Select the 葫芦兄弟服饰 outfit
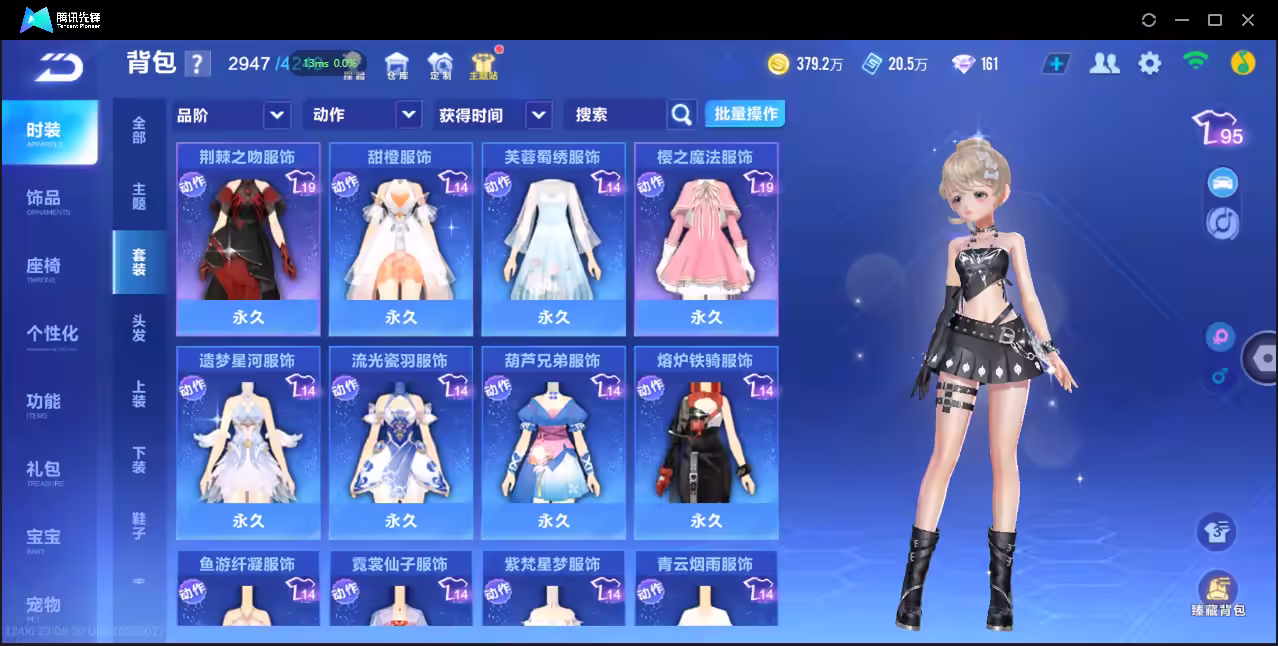 click(553, 443)
